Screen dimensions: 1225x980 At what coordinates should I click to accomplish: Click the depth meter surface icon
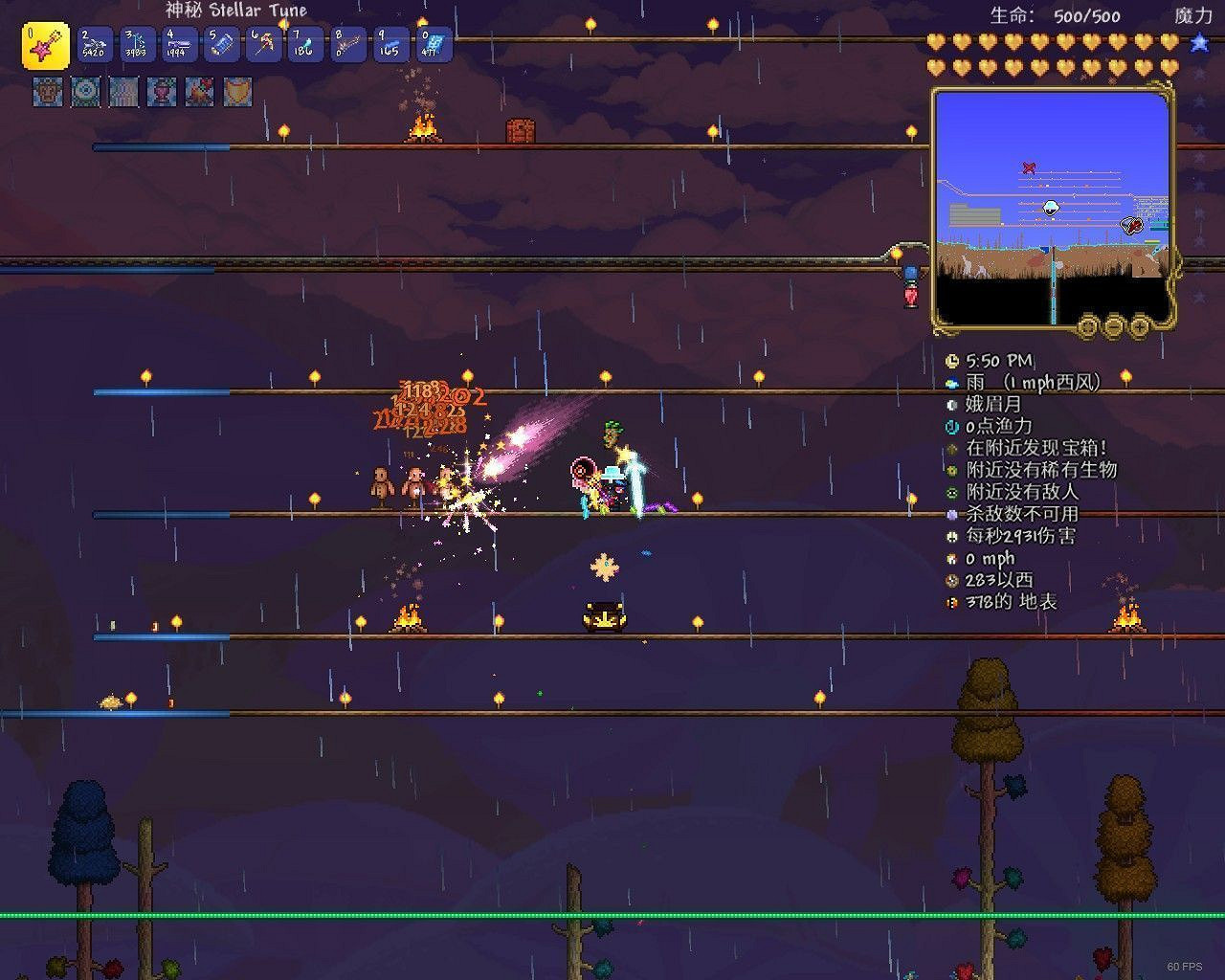(x=950, y=603)
